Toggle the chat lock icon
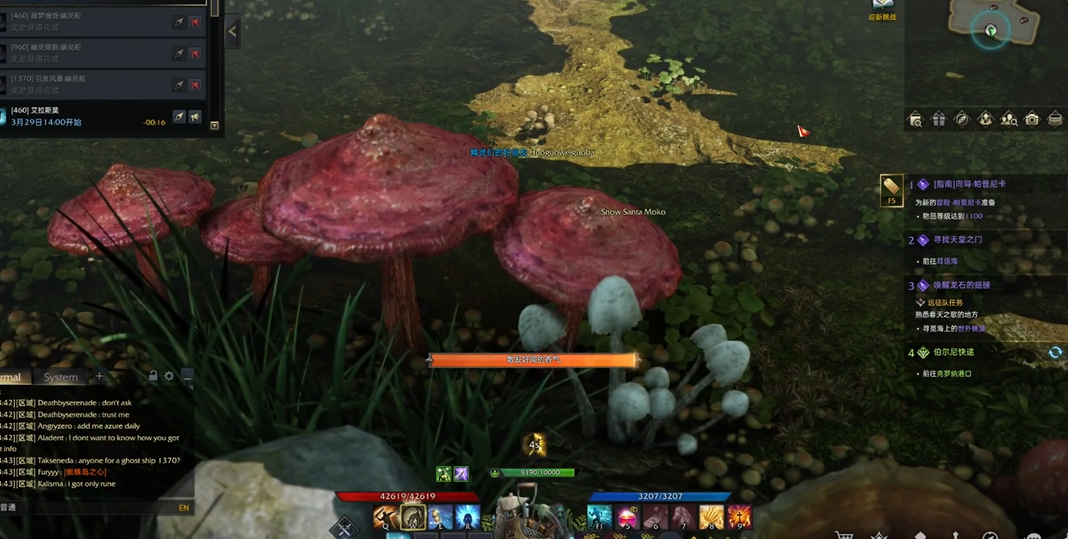The height and width of the screenshot is (539, 1068). (x=153, y=377)
